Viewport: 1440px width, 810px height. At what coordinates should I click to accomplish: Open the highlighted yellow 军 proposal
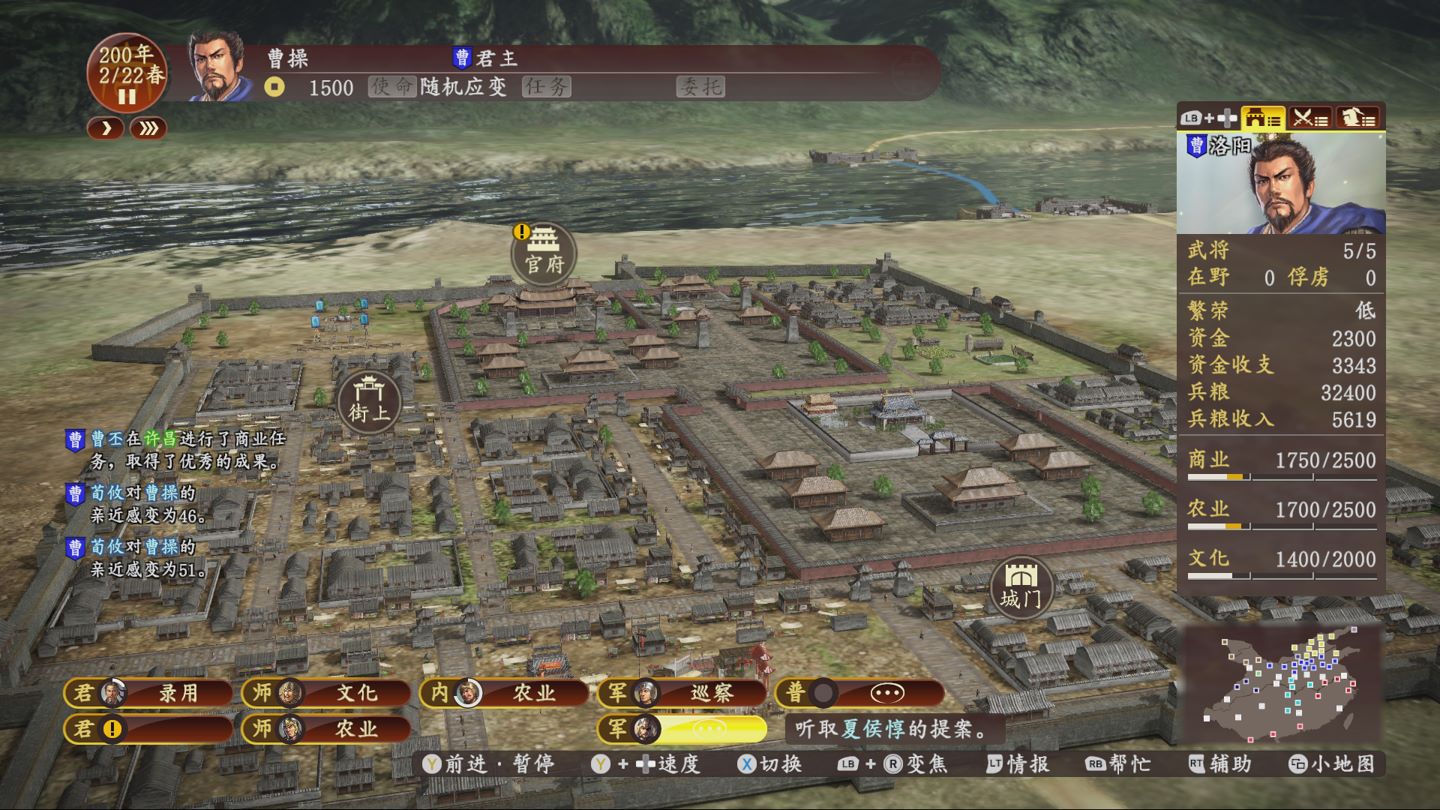click(682, 729)
